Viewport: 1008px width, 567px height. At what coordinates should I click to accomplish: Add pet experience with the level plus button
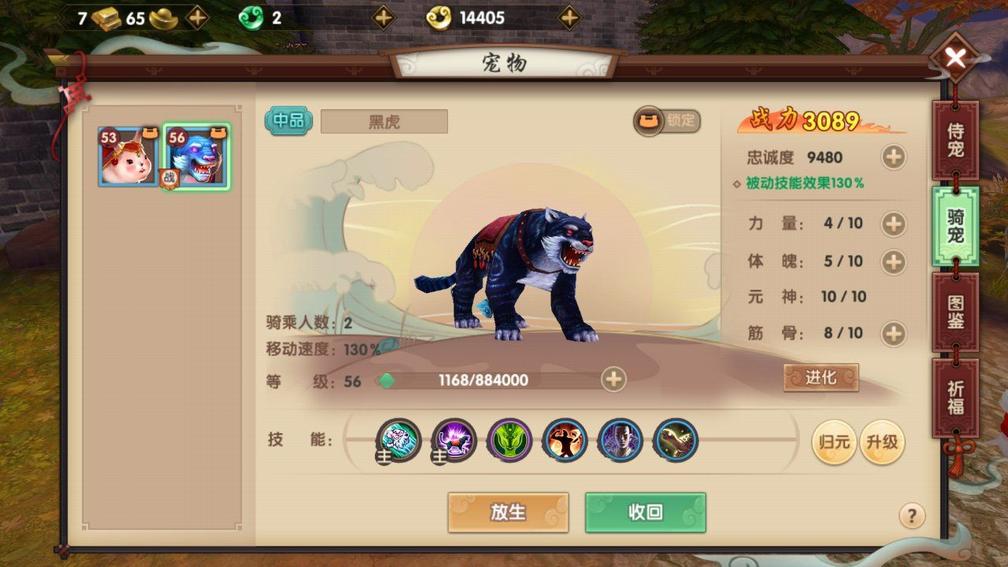[x=613, y=380]
